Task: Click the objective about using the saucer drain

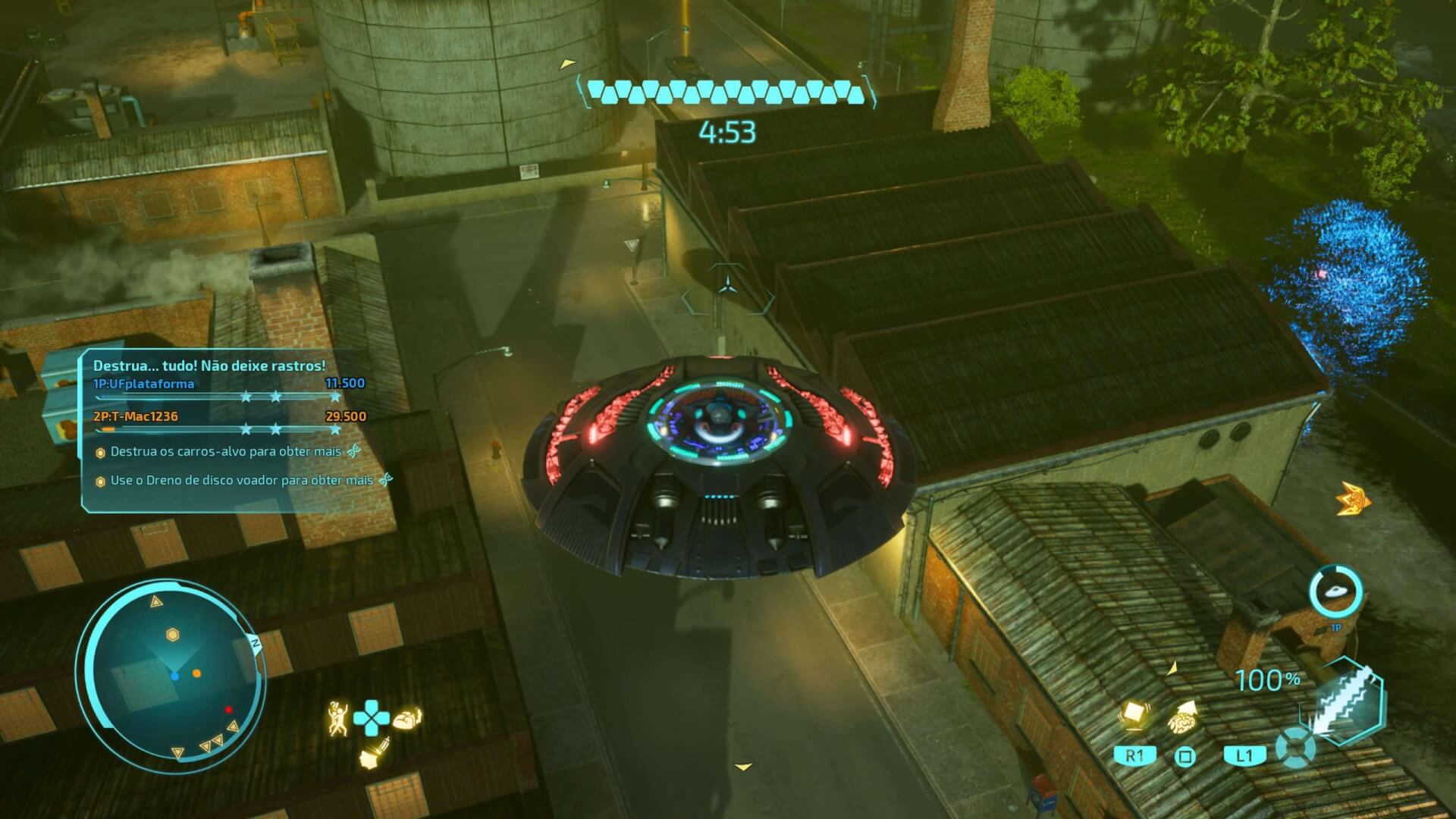Action: (x=241, y=481)
